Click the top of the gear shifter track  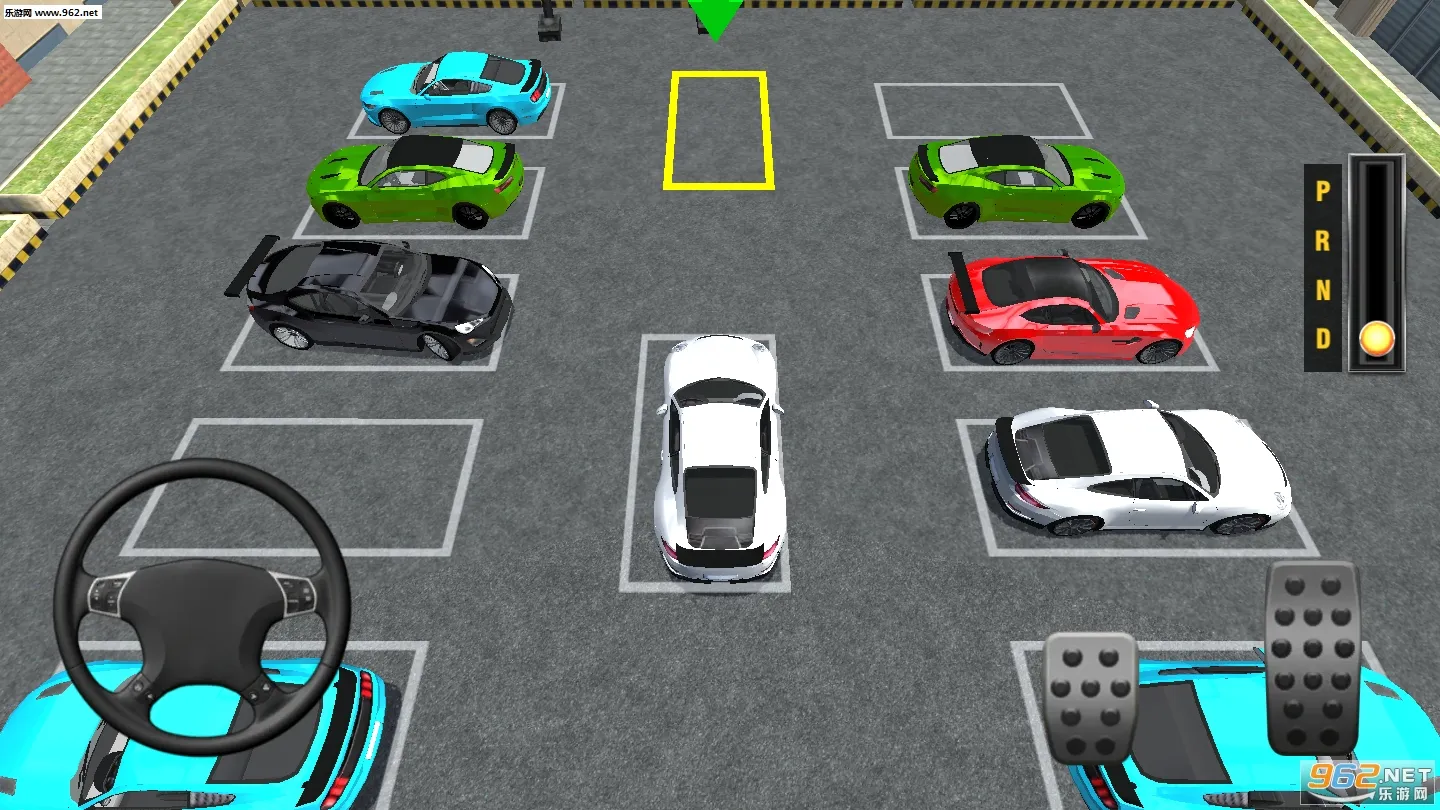pyautogui.click(x=1376, y=180)
